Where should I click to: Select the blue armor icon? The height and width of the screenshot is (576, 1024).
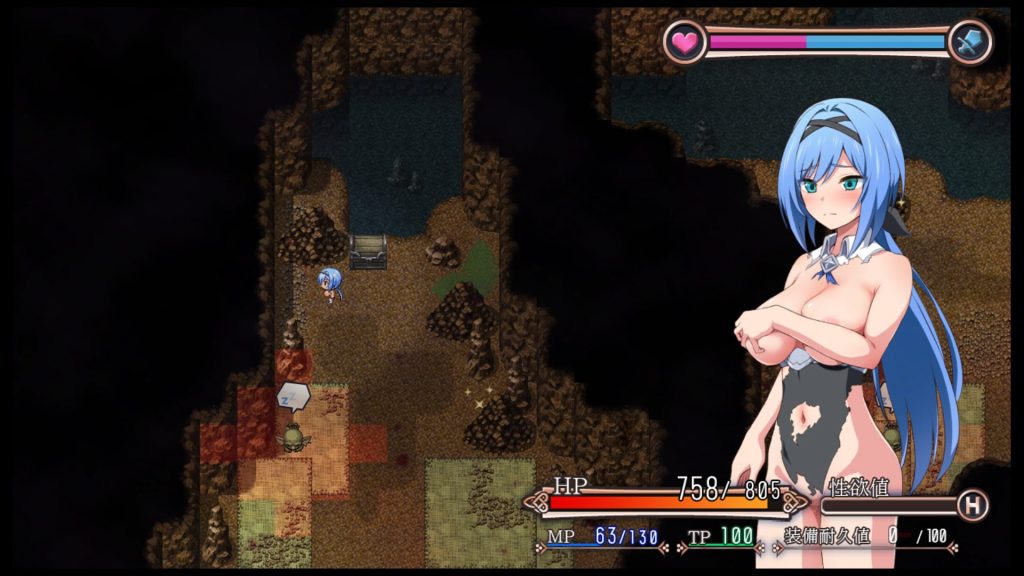click(969, 42)
